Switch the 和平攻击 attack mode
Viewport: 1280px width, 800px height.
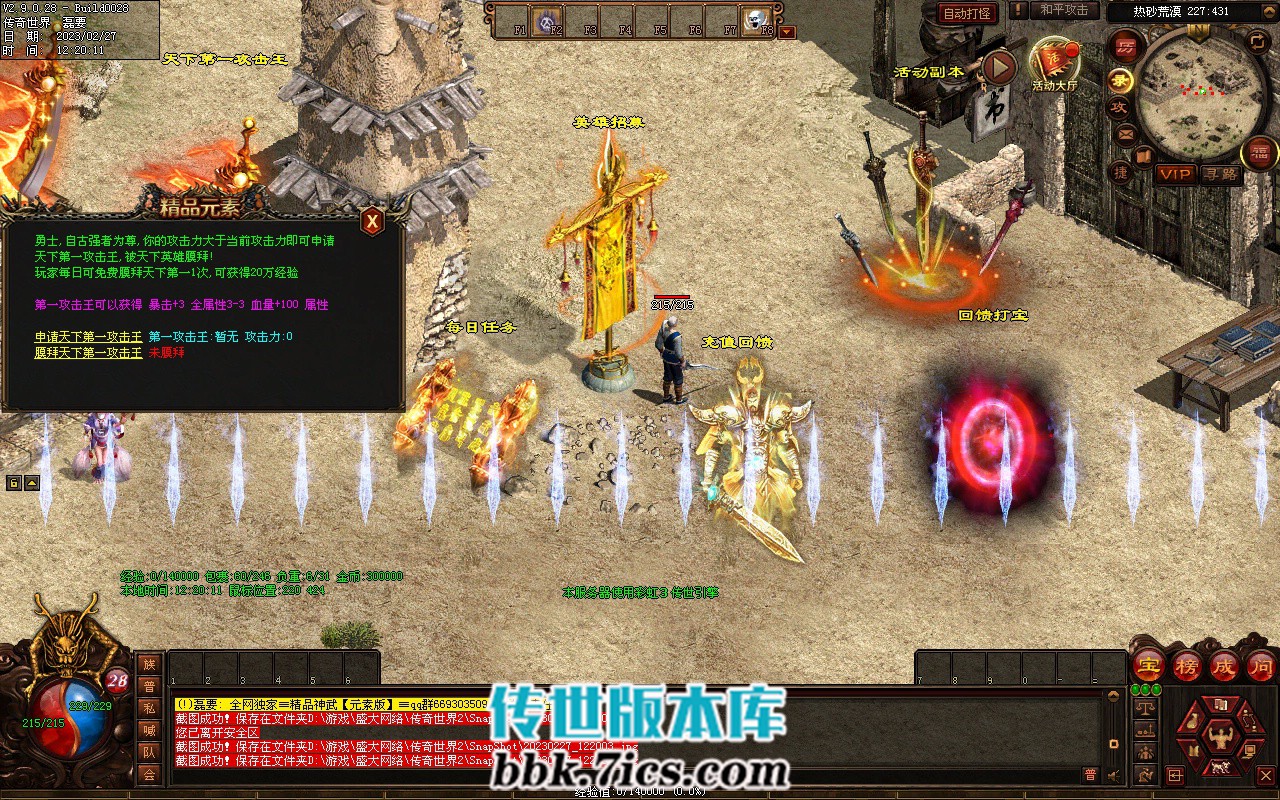[x=1063, y=10]
